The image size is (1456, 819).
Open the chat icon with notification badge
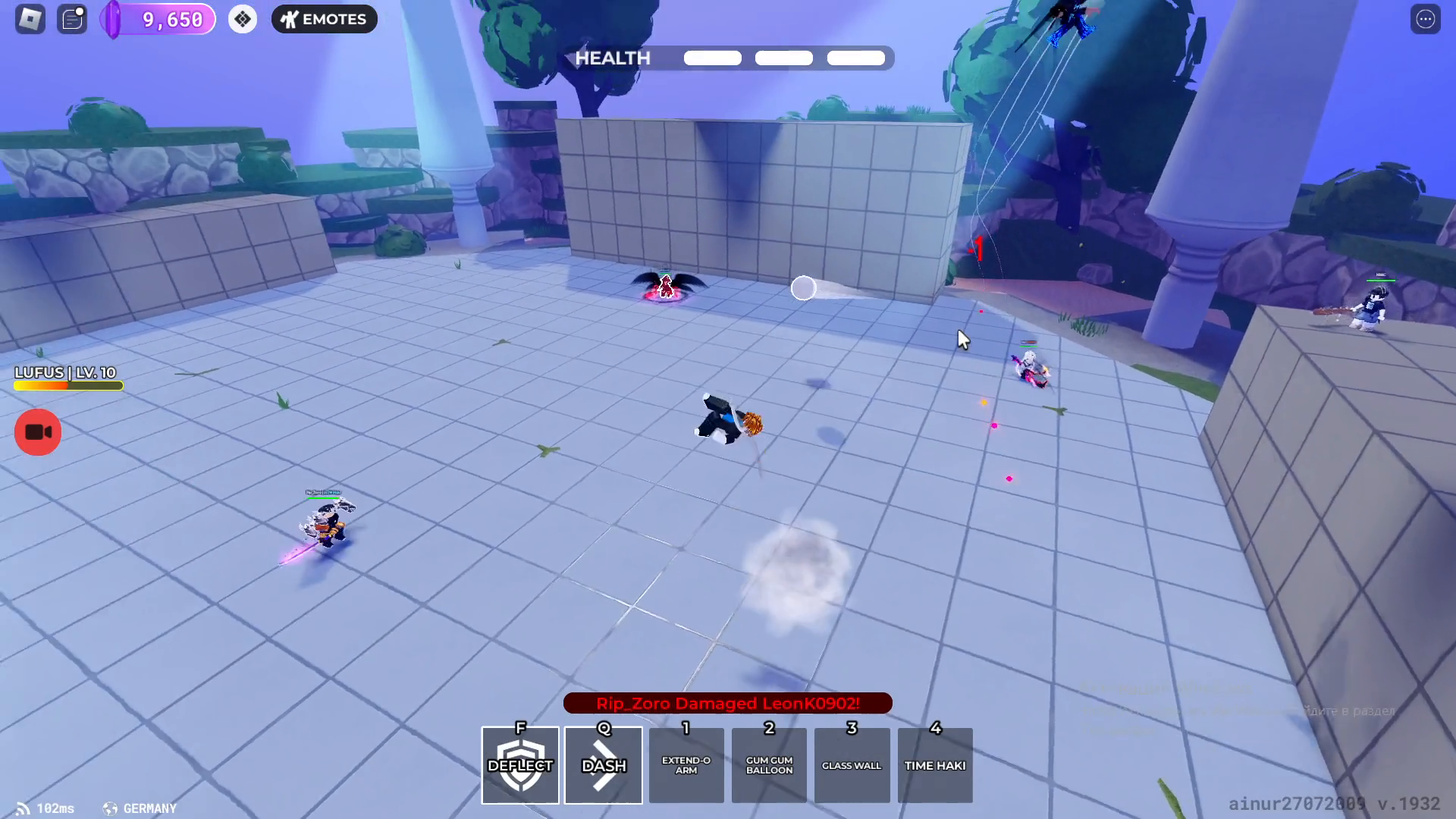(72, 19)
